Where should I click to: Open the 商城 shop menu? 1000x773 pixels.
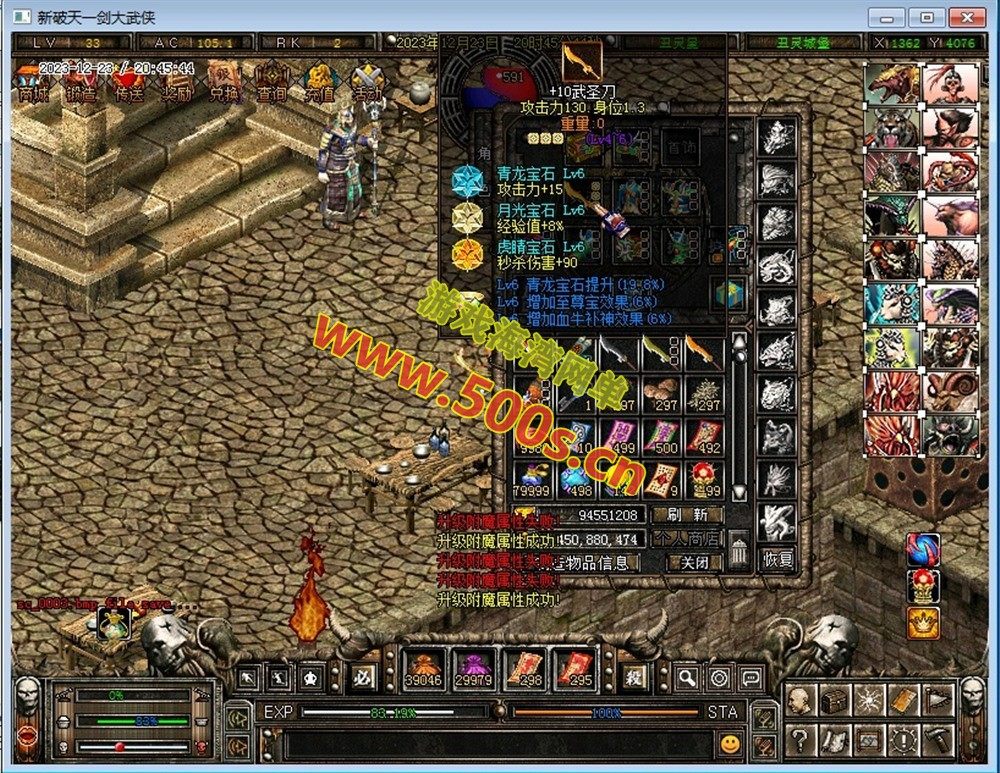click(x=33, y=82)
